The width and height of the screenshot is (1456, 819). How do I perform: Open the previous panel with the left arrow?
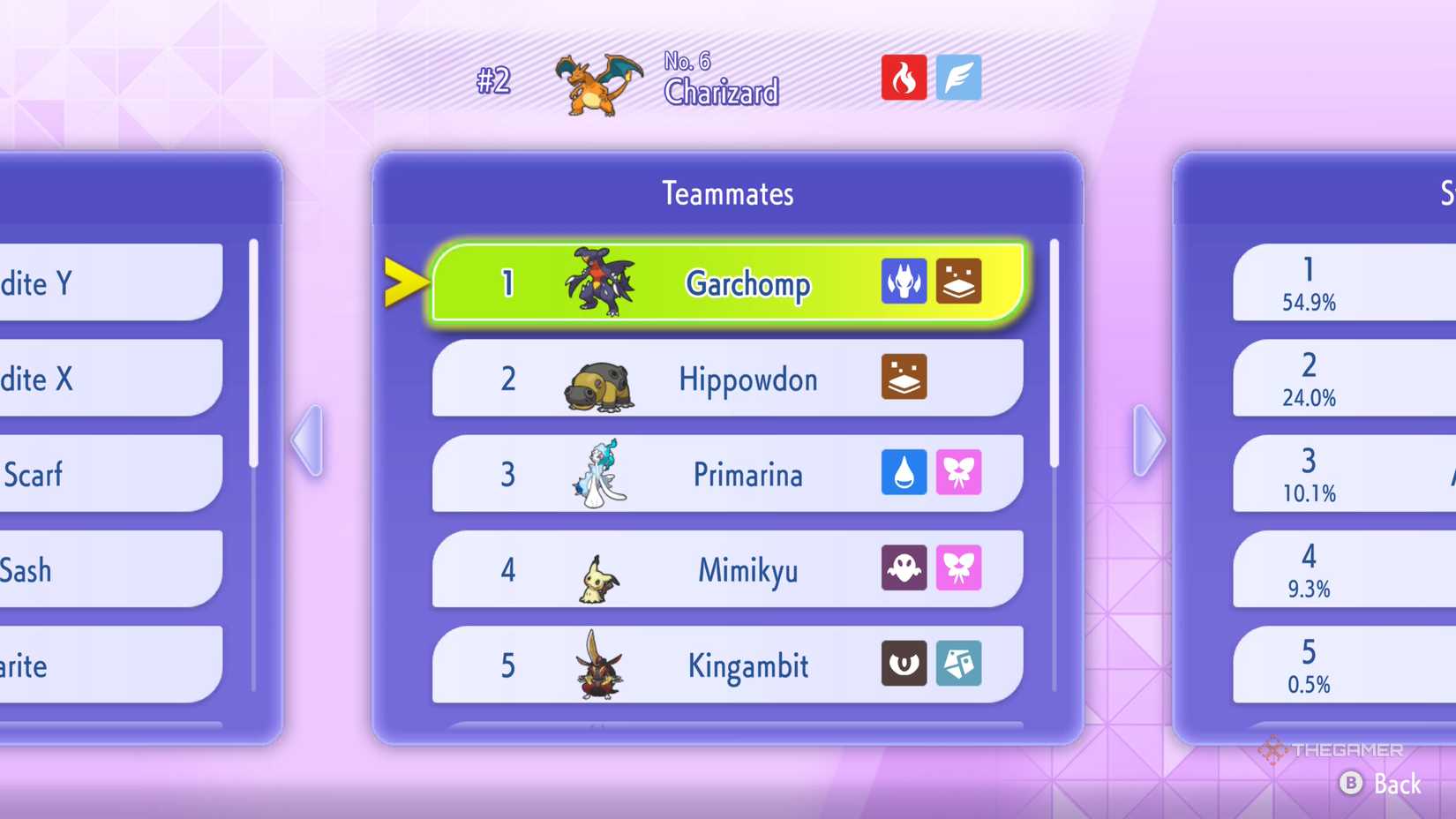pos(308,441)
